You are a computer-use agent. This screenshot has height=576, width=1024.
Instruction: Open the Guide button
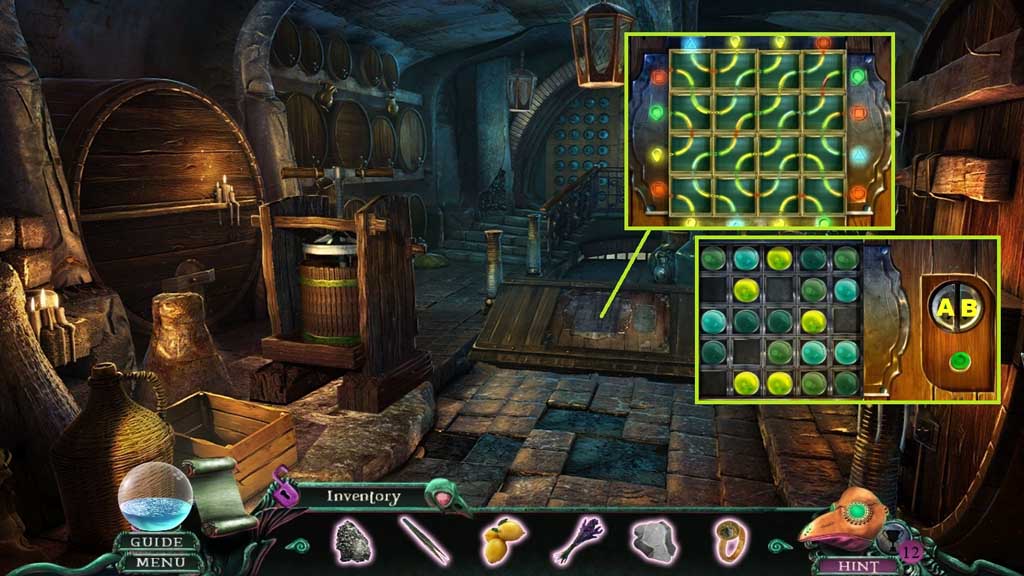pyautogui.click(x=157, y=542)
